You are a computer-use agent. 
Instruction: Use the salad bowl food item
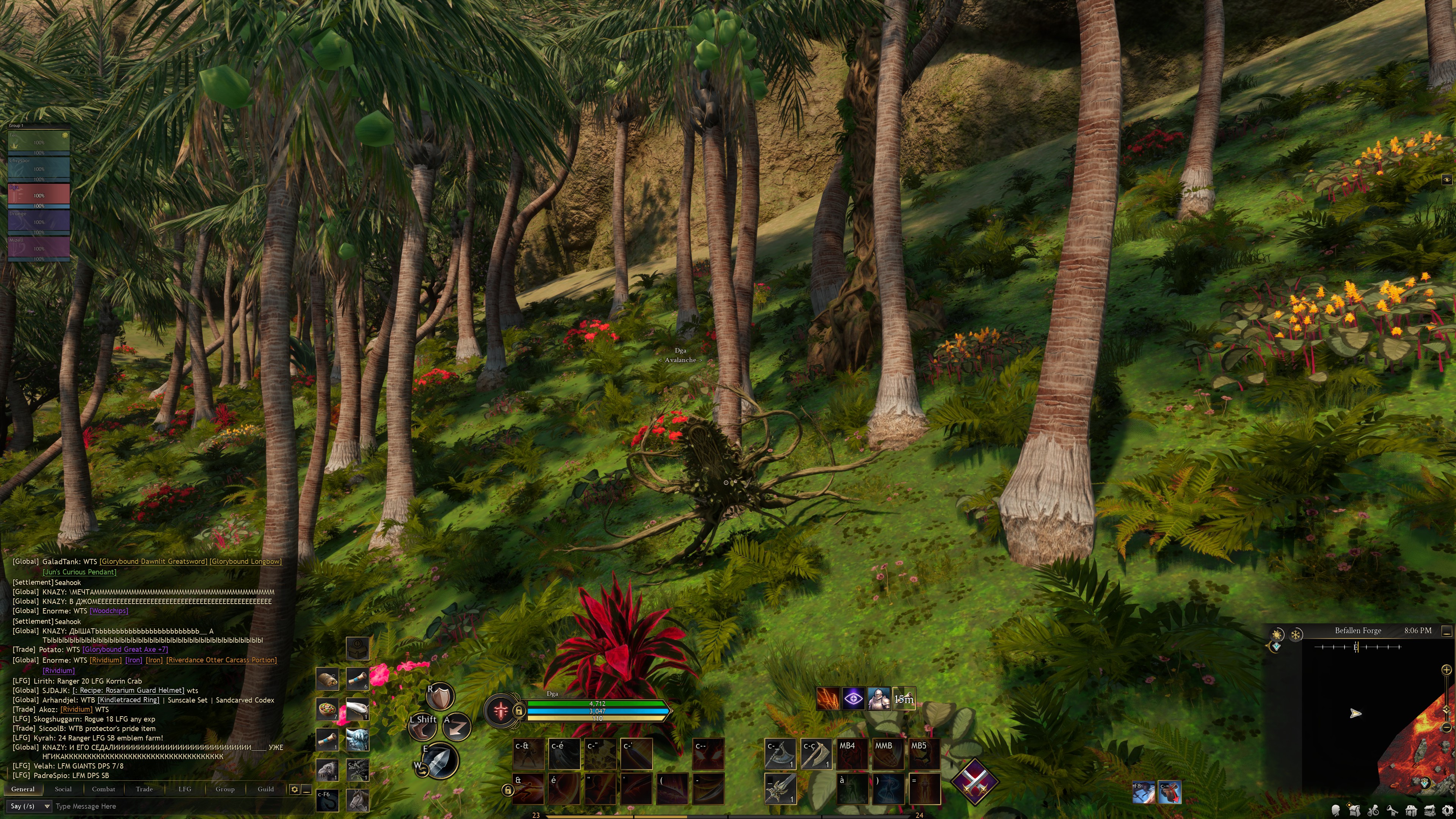(x=327, y=709)
